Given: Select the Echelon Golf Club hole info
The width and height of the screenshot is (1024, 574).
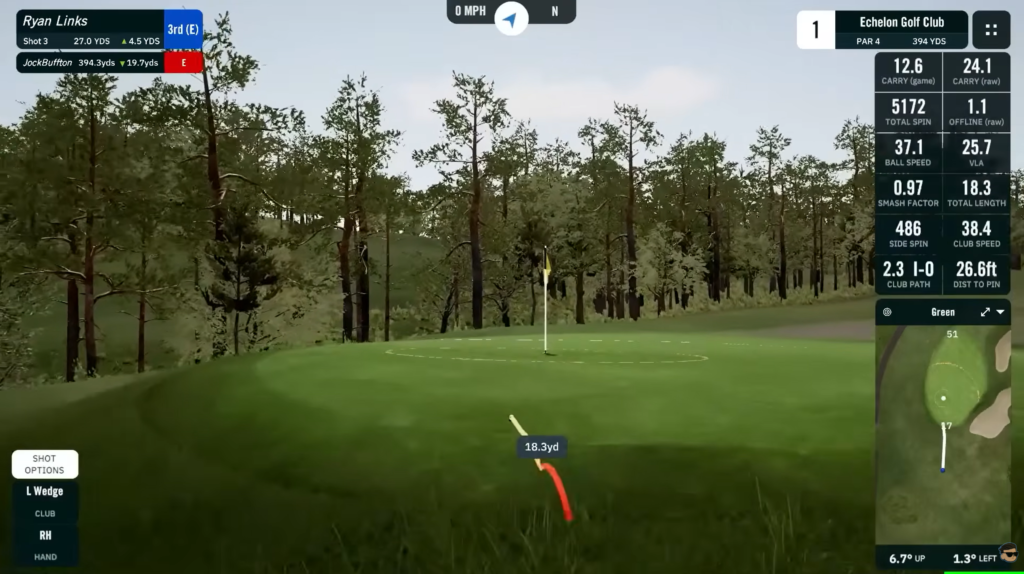Looking at the screenshot, I should pyautogui.click(x=902, y=30).
